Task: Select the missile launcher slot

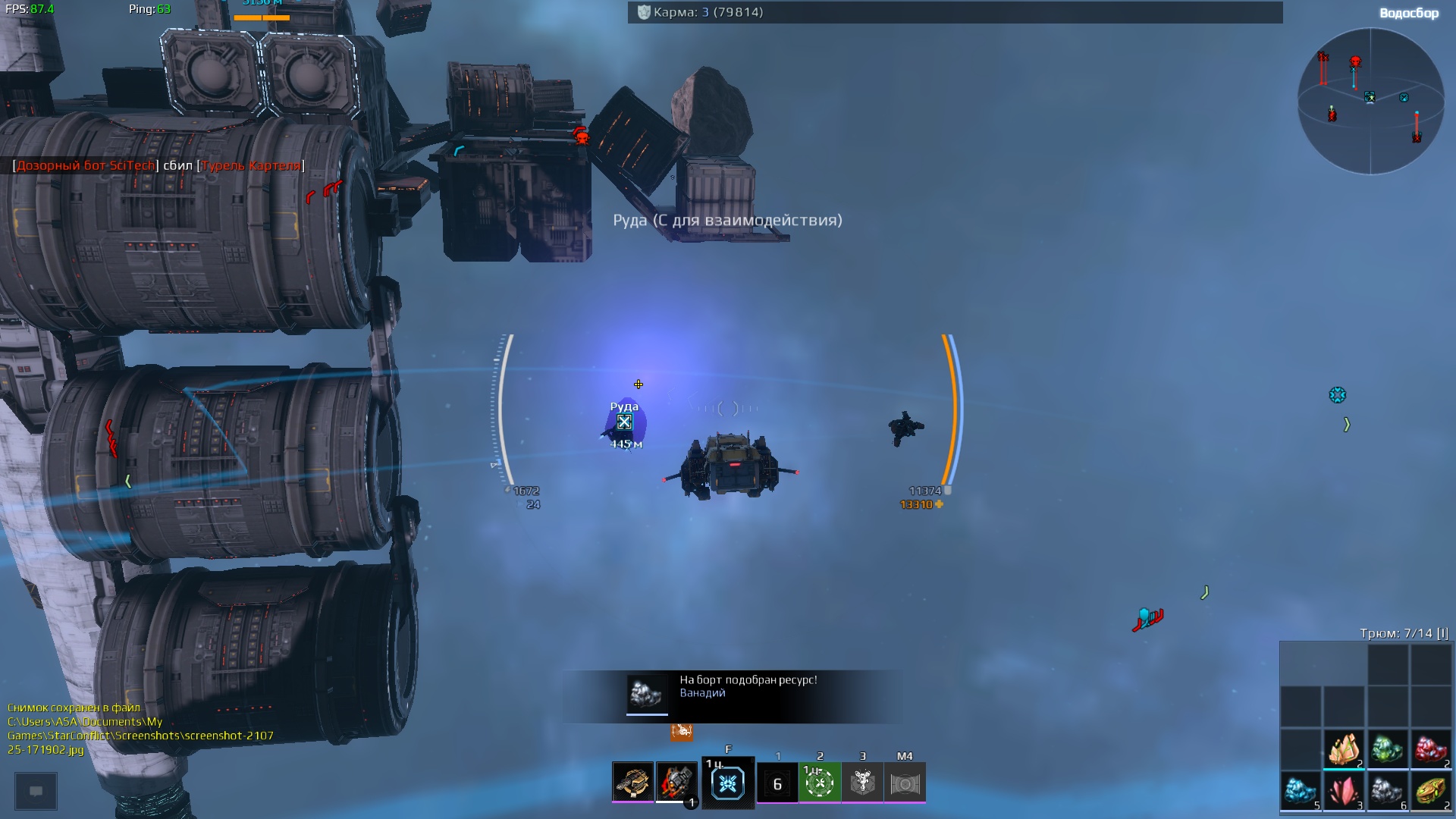Action: [676, 782]
